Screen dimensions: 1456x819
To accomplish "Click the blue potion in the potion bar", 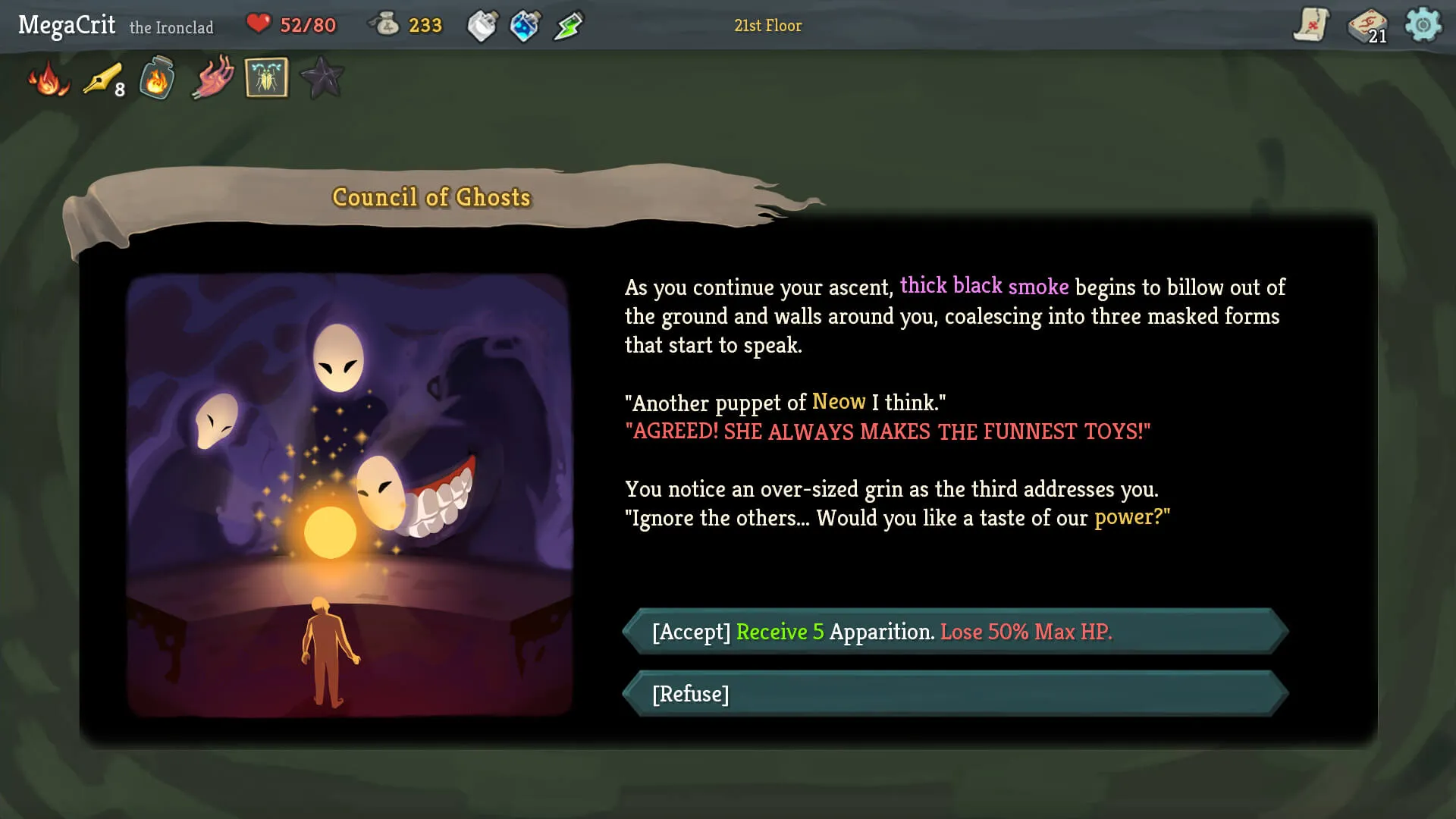I will coord(525,25).
